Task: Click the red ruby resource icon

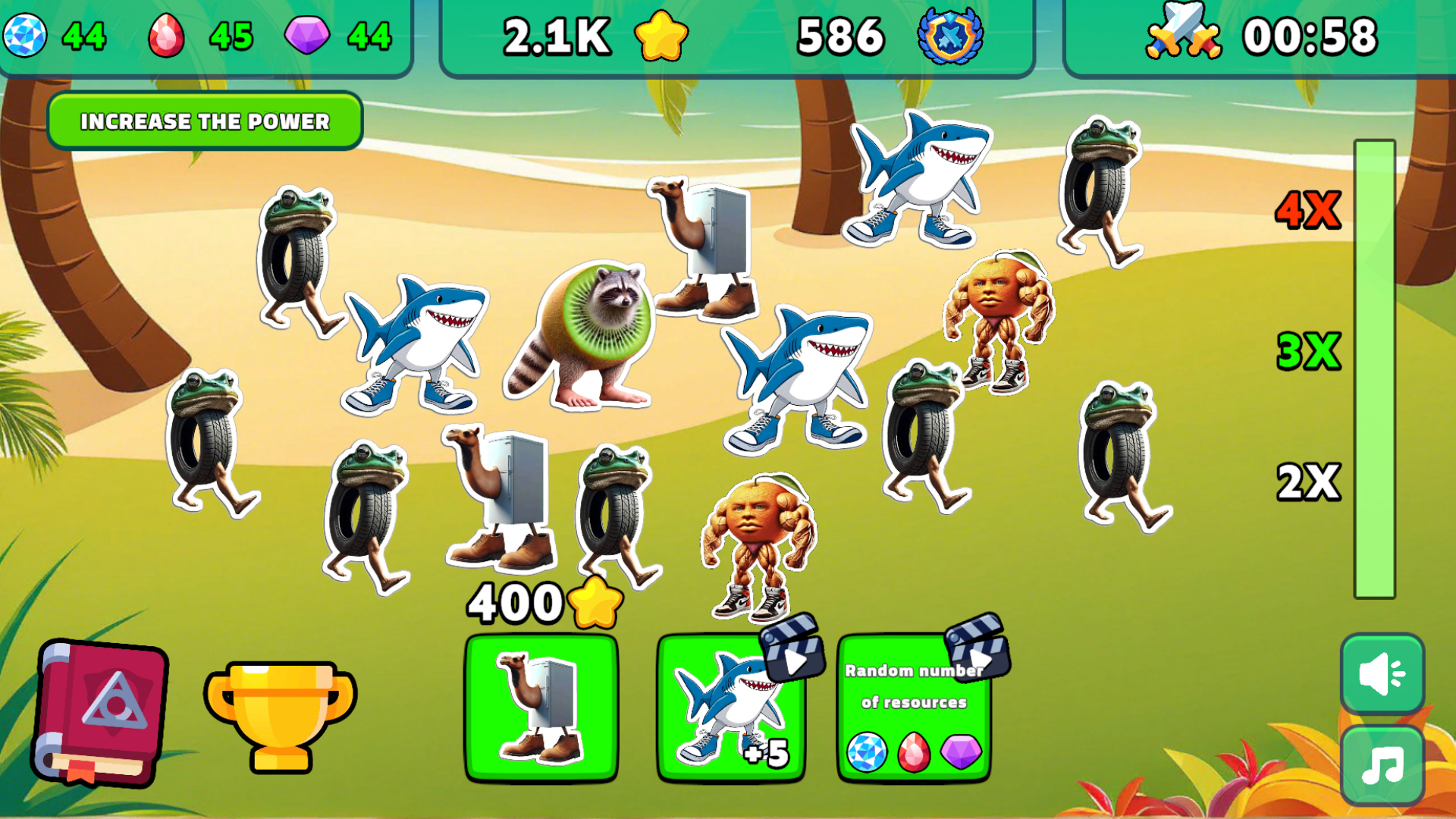Action: (167, 34)
